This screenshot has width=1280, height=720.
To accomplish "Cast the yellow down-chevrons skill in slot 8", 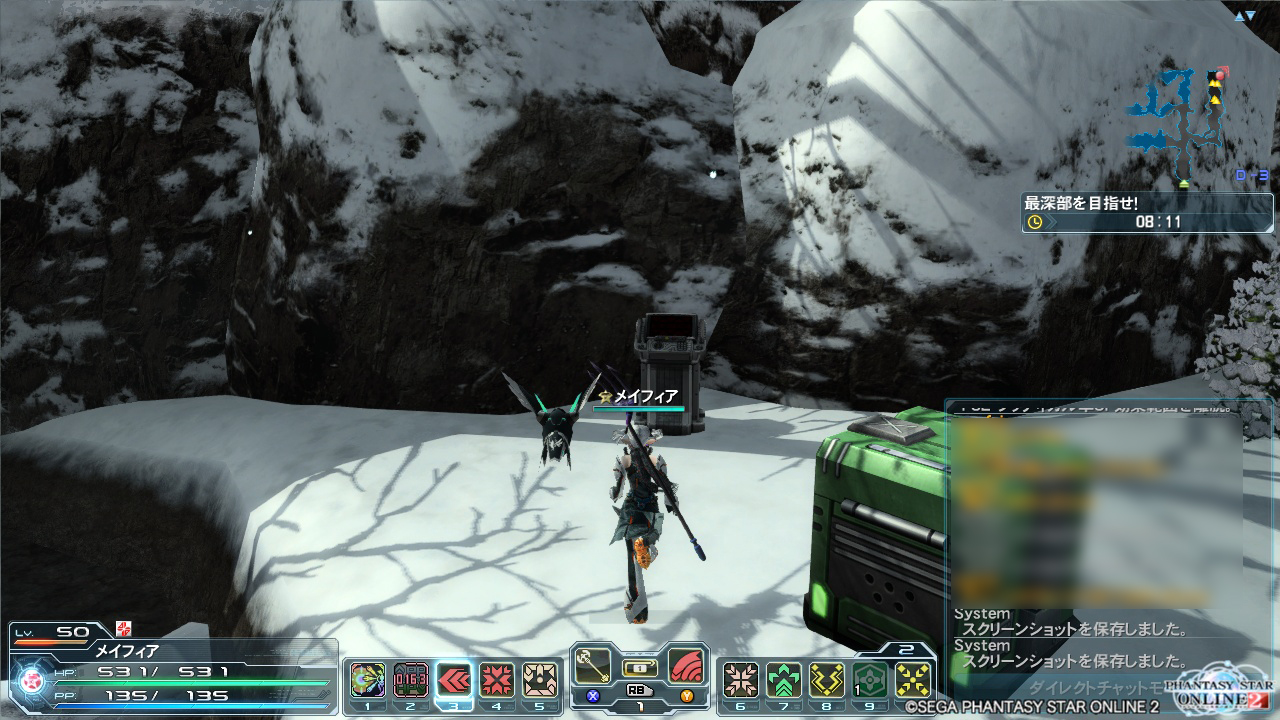I will [x=827, y=681].
